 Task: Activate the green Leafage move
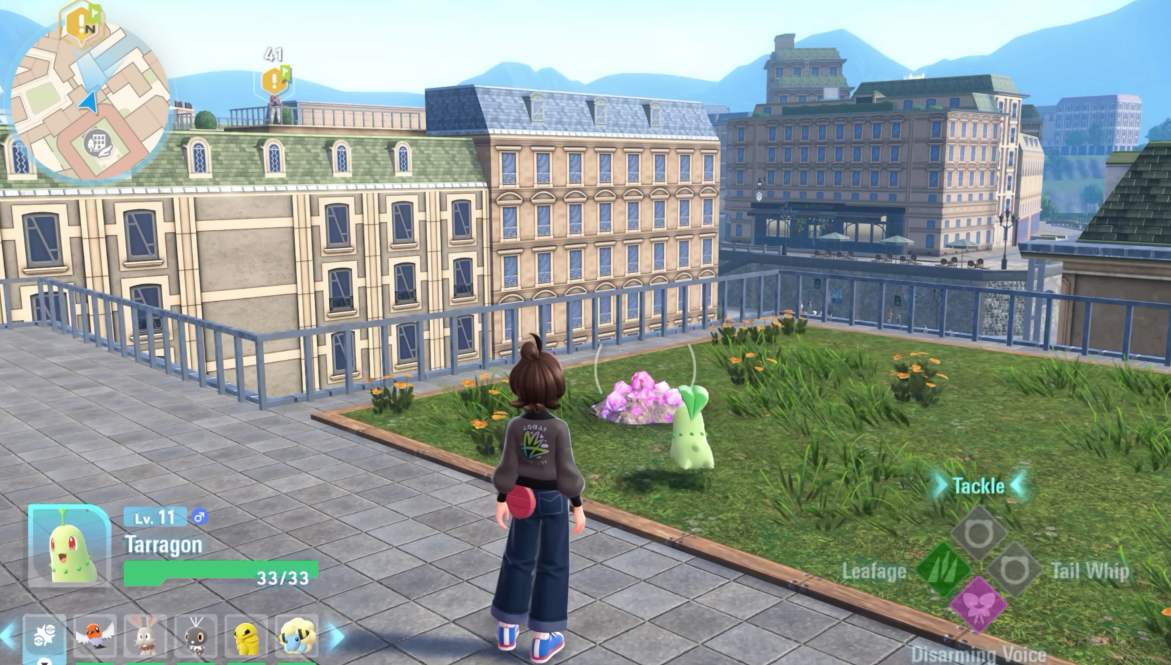[x=943, y=570]
